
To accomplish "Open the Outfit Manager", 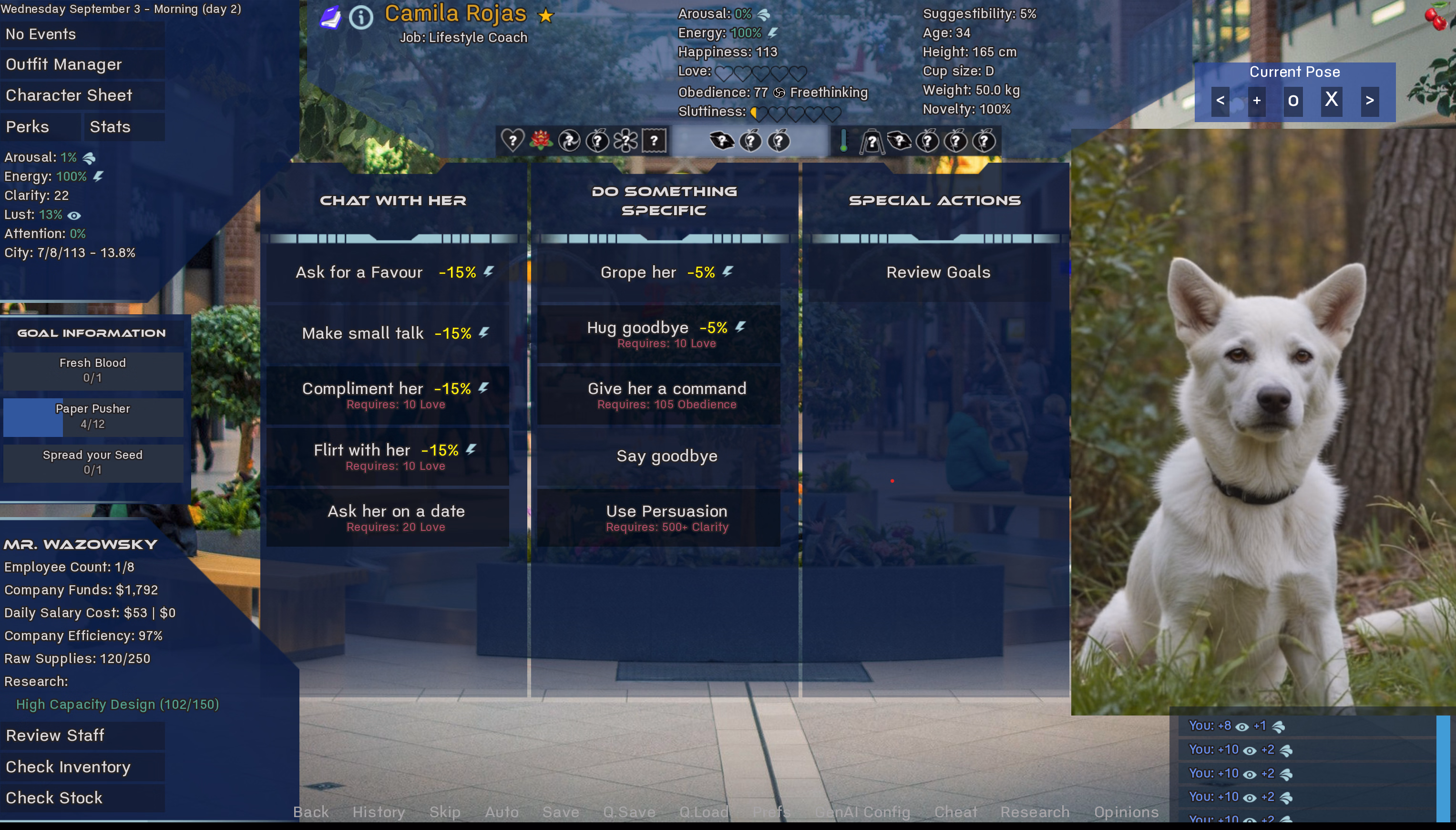I will [x=64, y=64].
